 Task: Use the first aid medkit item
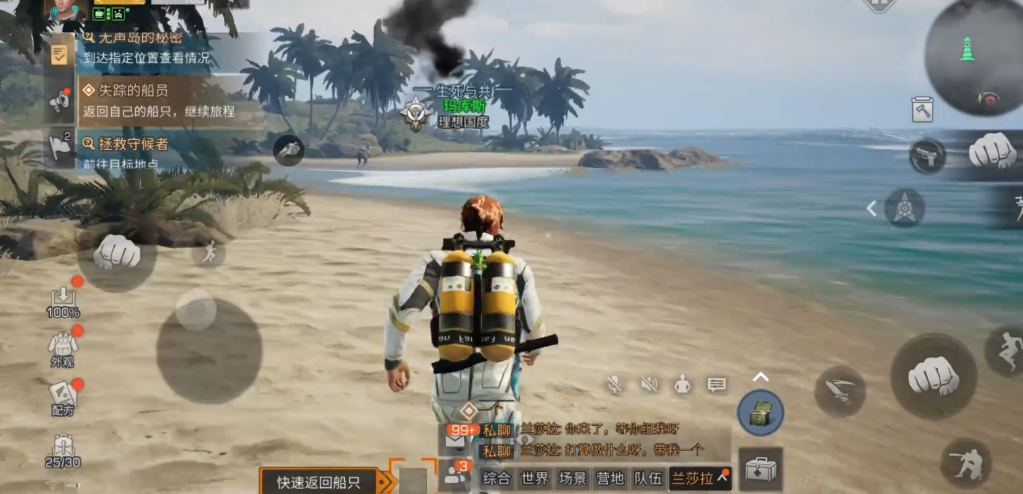click(761, 469)
